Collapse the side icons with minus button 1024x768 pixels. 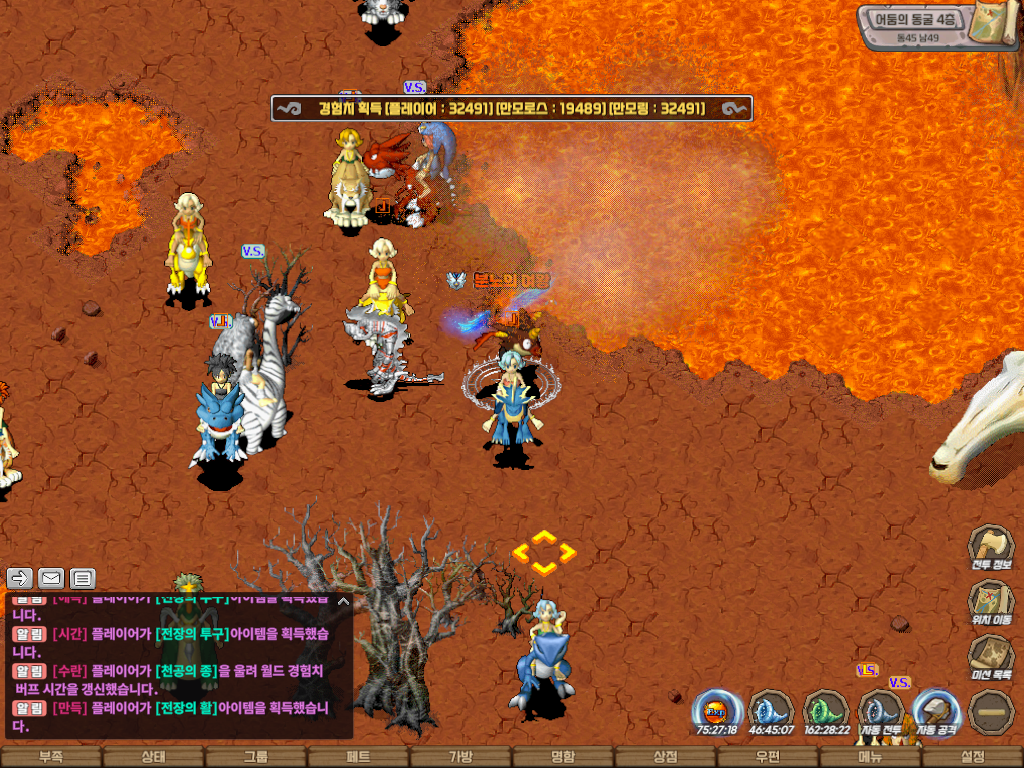coord(991,712)
